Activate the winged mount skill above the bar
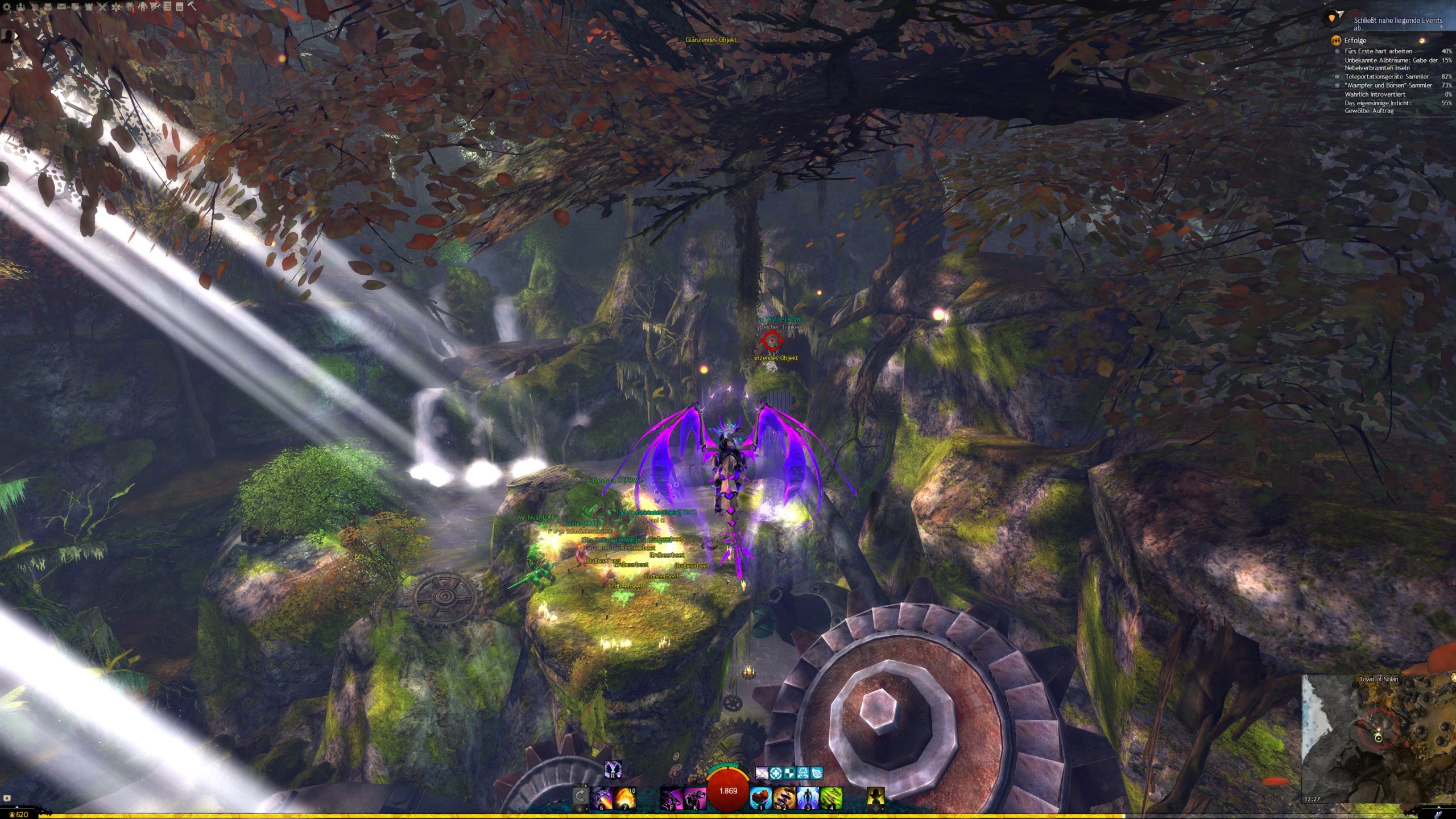The image size is (1456, 819). pos(613,770)
